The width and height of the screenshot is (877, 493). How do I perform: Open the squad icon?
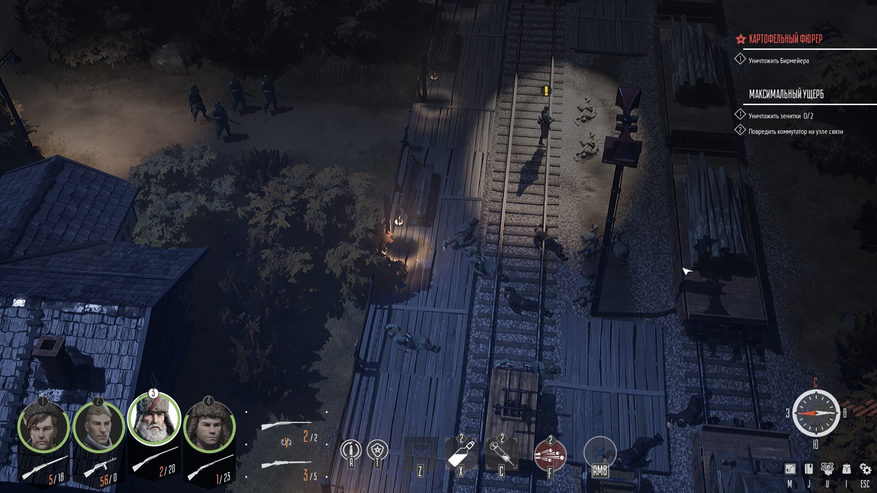[x=827, y=469]
